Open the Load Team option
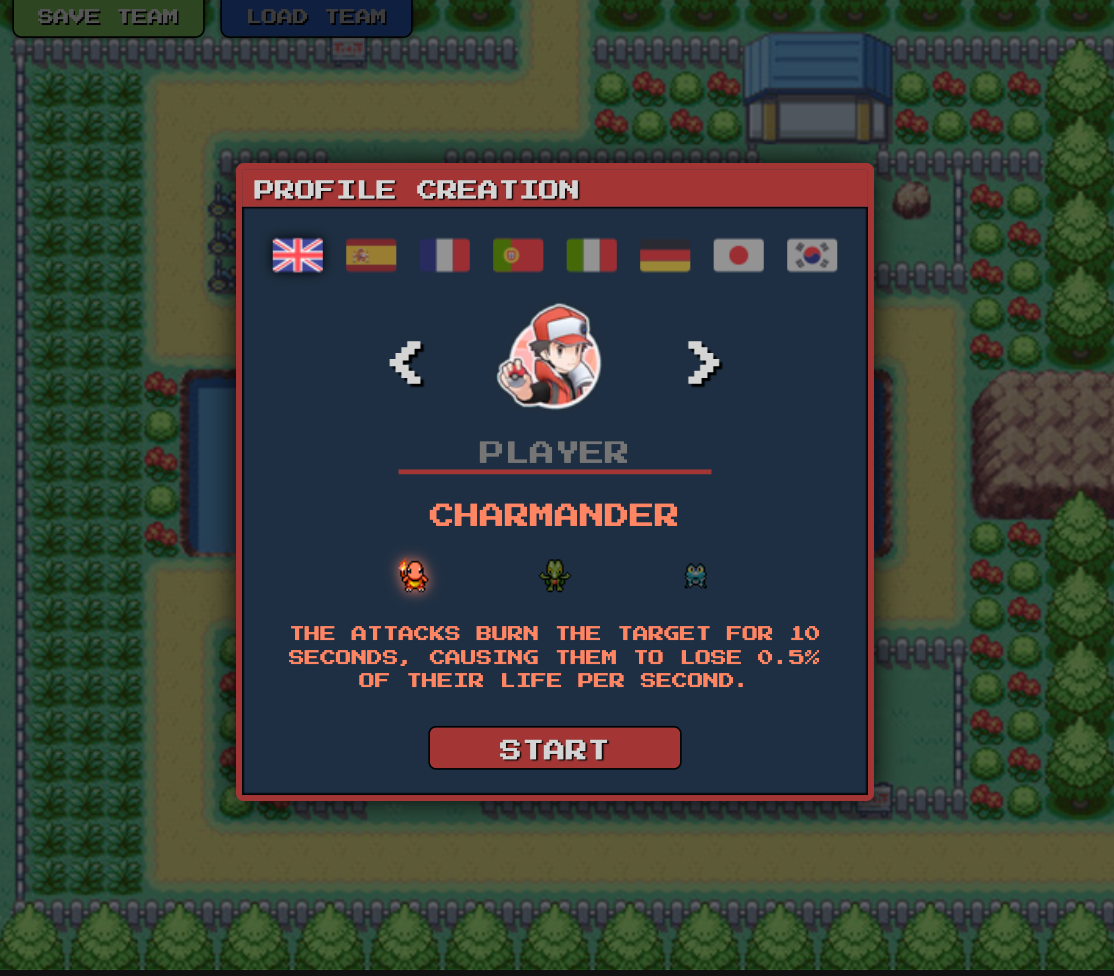 point(316,17)
